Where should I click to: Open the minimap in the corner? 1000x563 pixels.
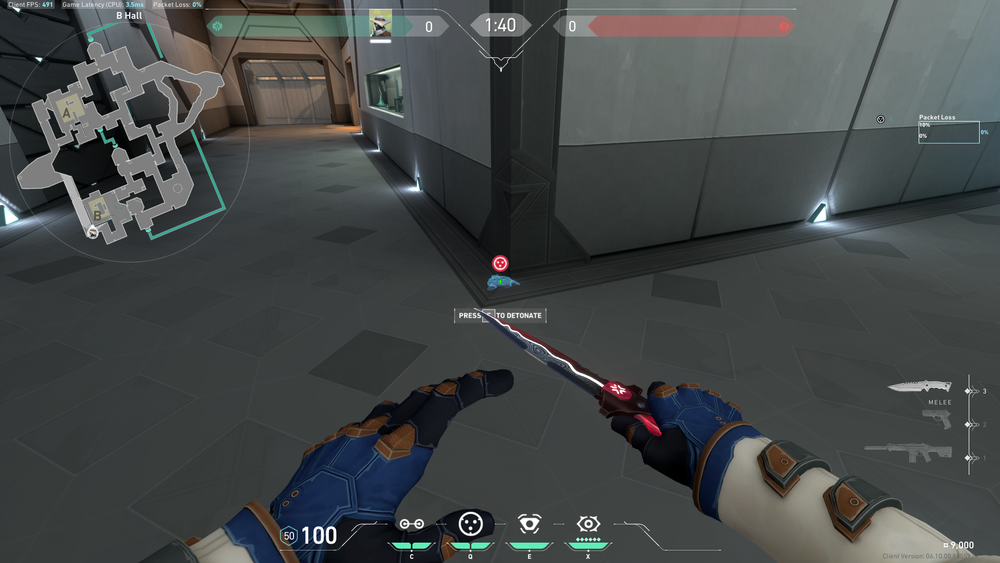[x=125, y=135]
